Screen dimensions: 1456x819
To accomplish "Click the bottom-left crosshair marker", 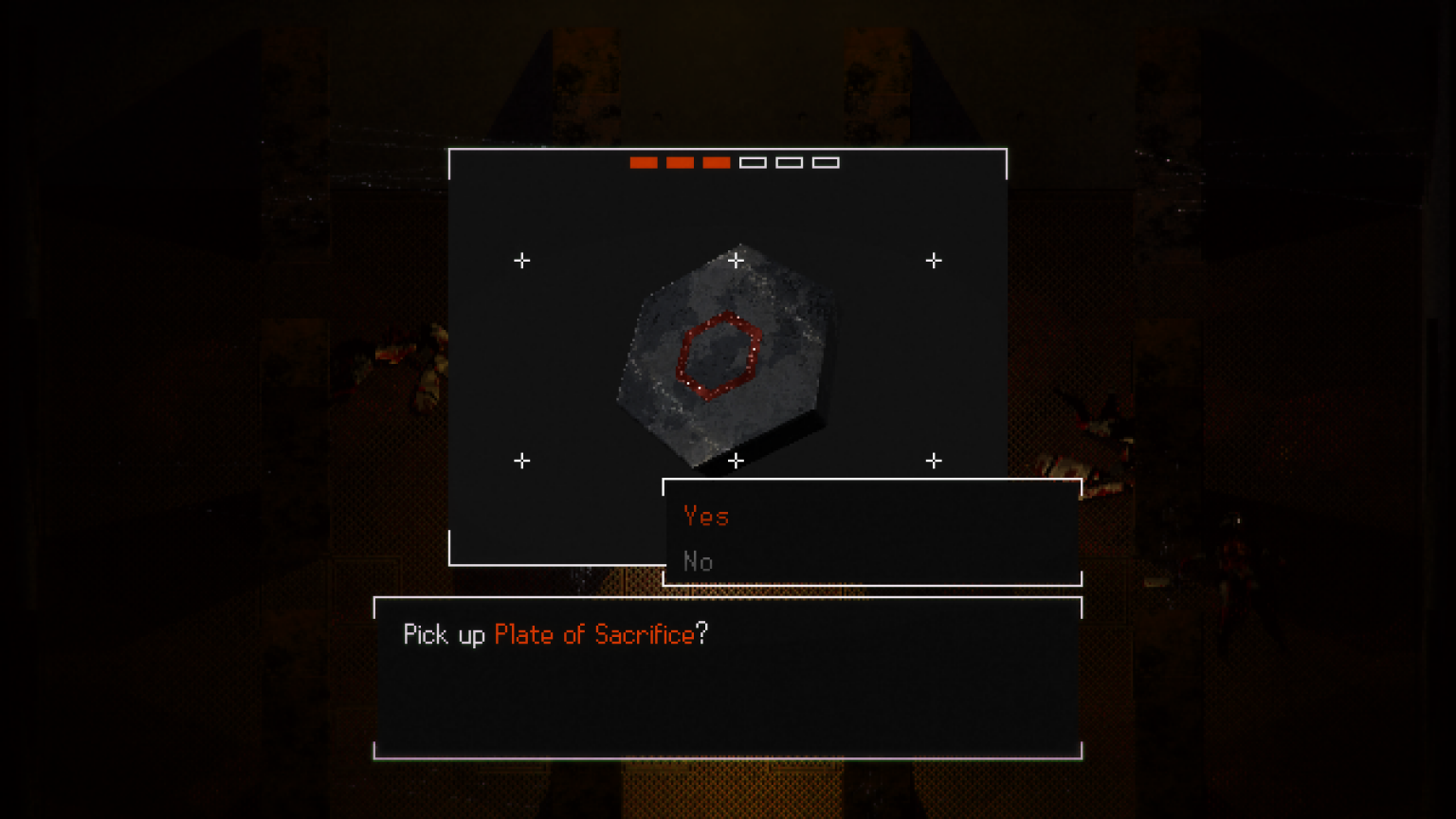I will coord(522,462).
